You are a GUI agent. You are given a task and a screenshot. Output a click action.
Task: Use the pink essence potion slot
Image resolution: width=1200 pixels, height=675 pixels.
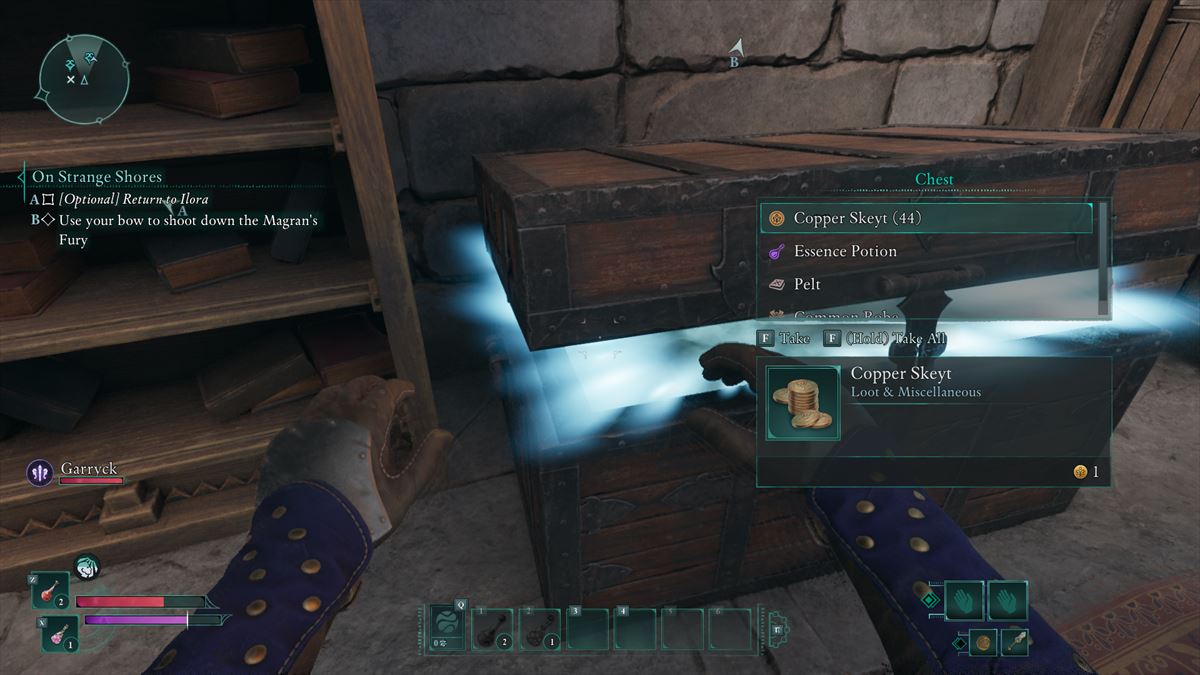[x=60, y=633]
